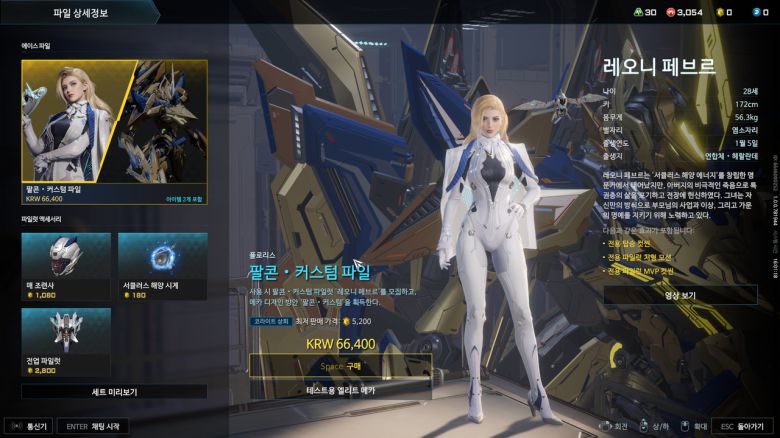Image resolution: width=780 pixels, height=438 pixels.
Task: Open the 통신기 communicator
Action: (28, 426)
